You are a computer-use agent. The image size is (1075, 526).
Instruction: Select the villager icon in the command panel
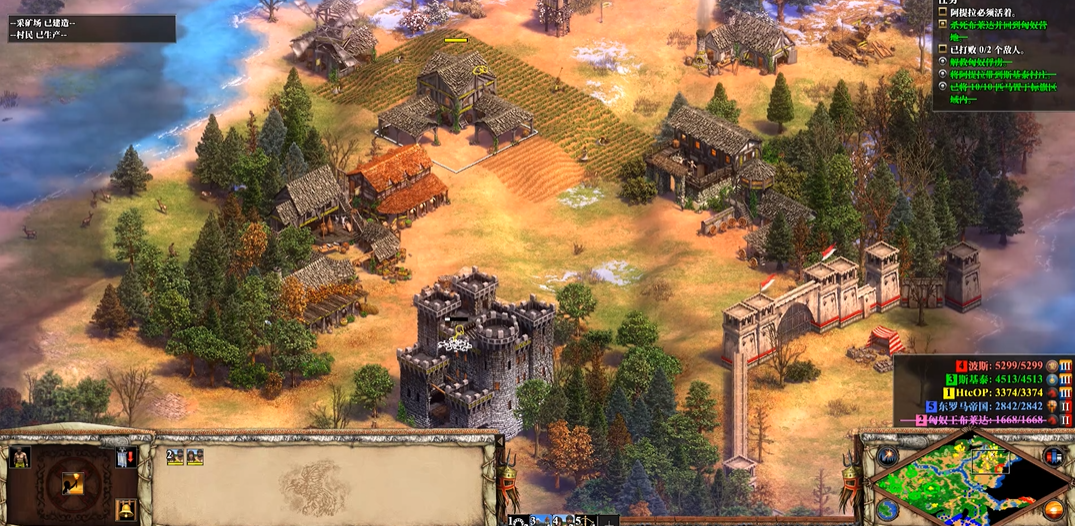[19, 458]
